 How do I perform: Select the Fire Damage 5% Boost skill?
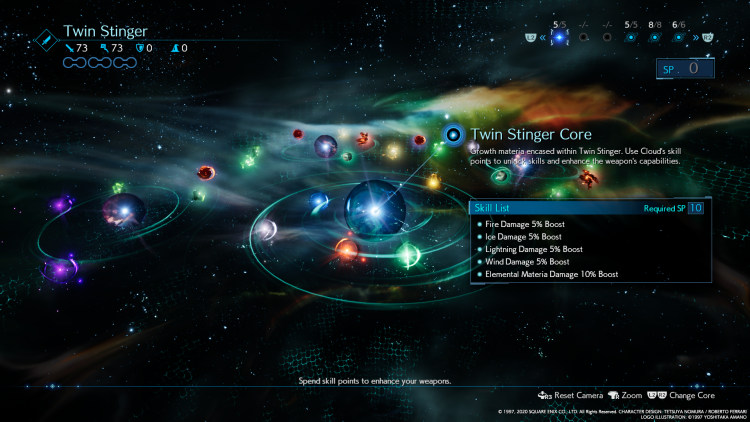pyautogui.click(x=519, y=224)
